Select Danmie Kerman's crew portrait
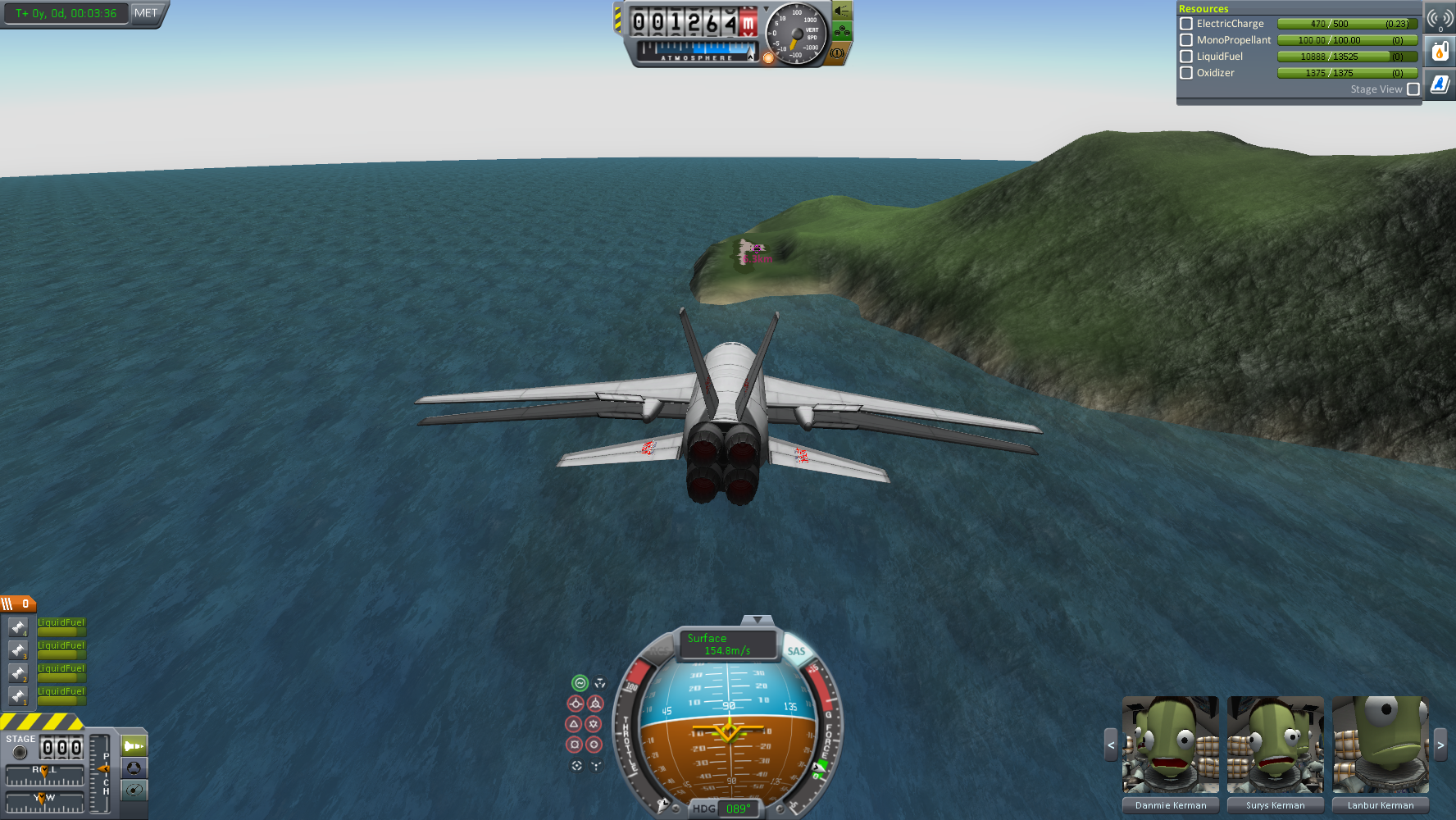 (1171, 745)
